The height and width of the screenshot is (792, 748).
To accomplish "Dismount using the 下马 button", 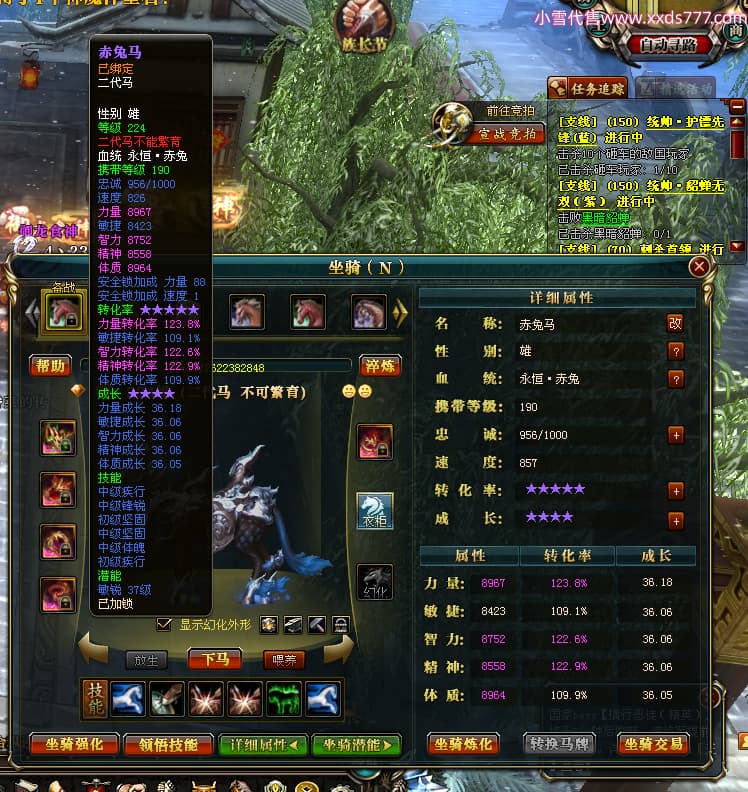I will tap(215, 659).
